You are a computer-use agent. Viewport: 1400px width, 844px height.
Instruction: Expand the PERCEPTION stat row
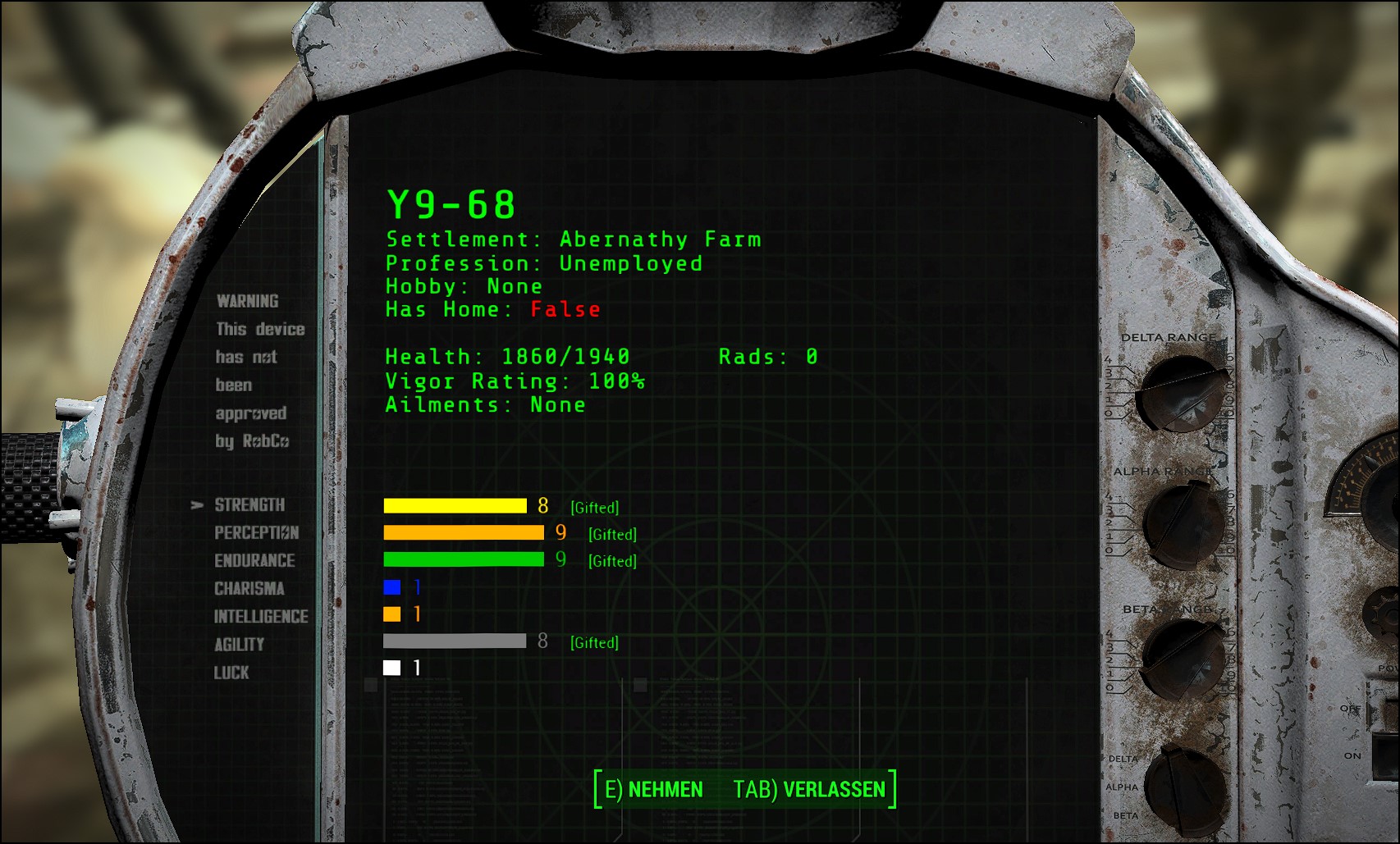click(256, 533)
